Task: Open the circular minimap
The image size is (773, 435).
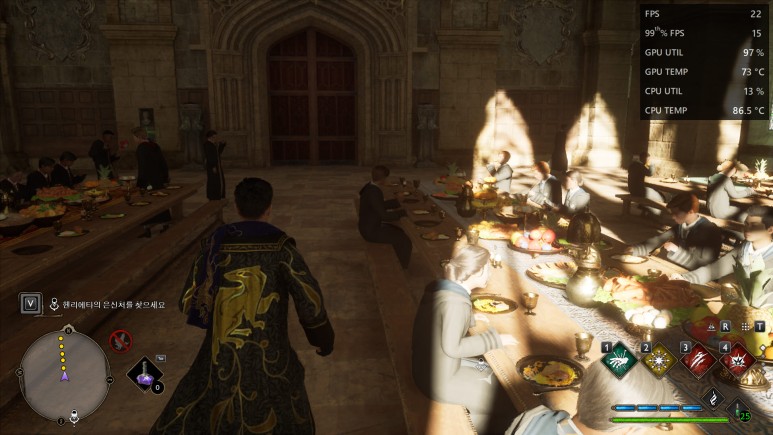Action: click(x=65, y=375)
